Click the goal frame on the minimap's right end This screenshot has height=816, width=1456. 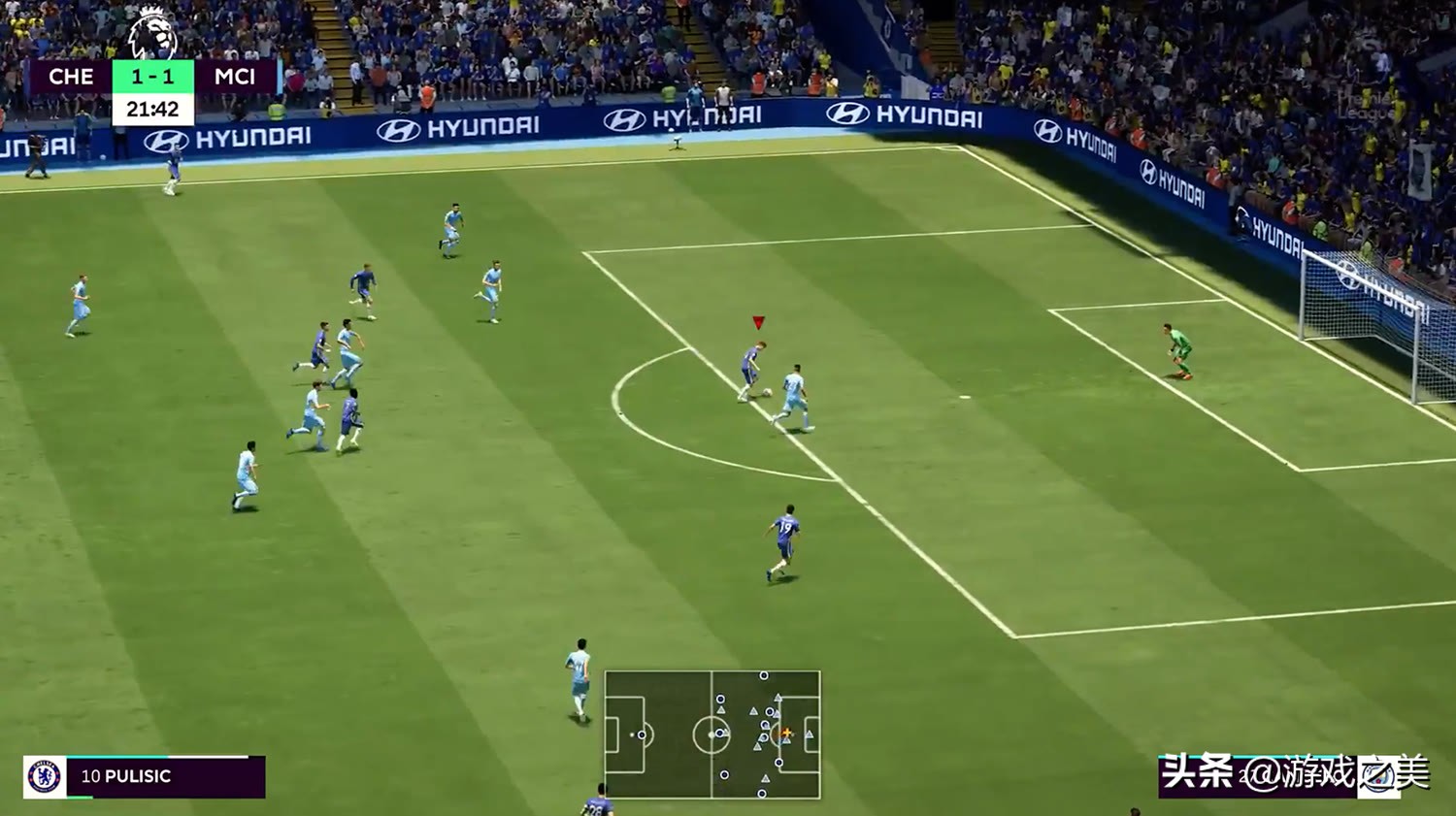click(x=818, y=734)
